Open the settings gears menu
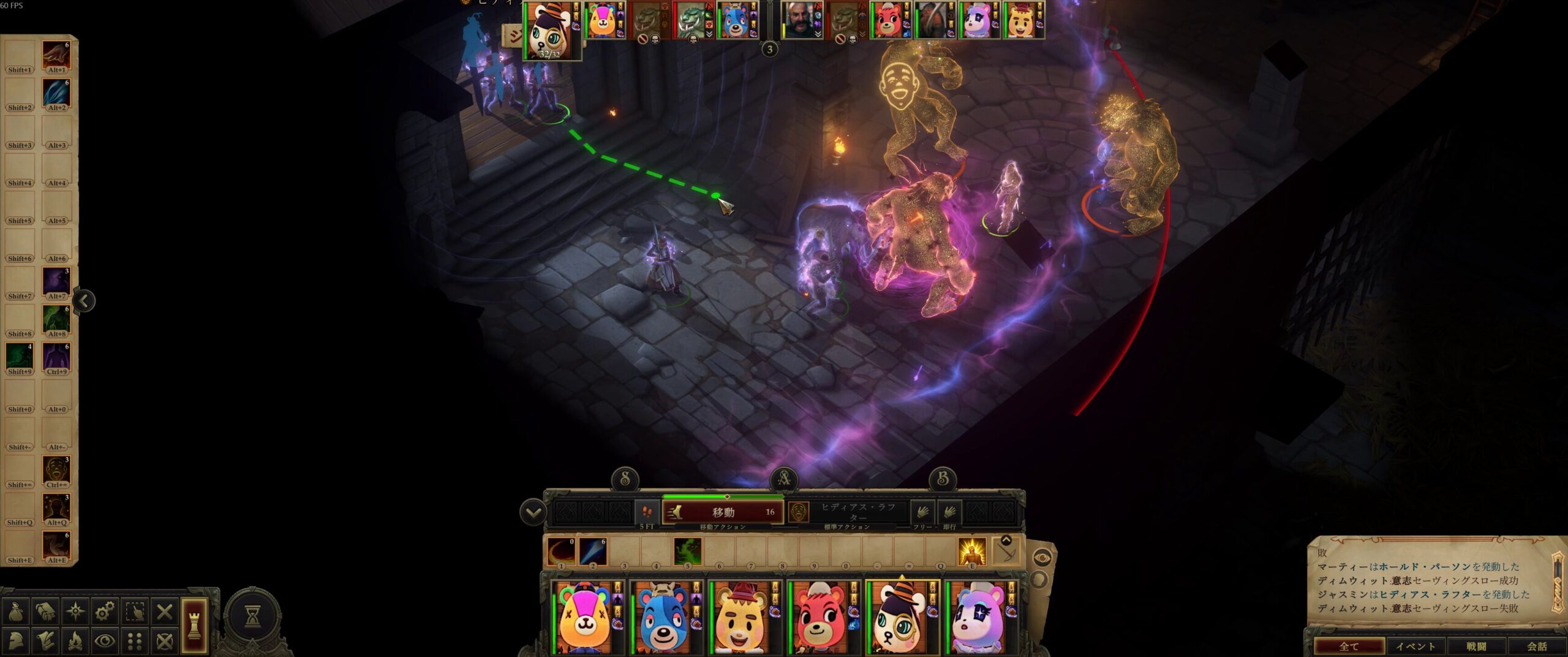 [x=105, y=611]
